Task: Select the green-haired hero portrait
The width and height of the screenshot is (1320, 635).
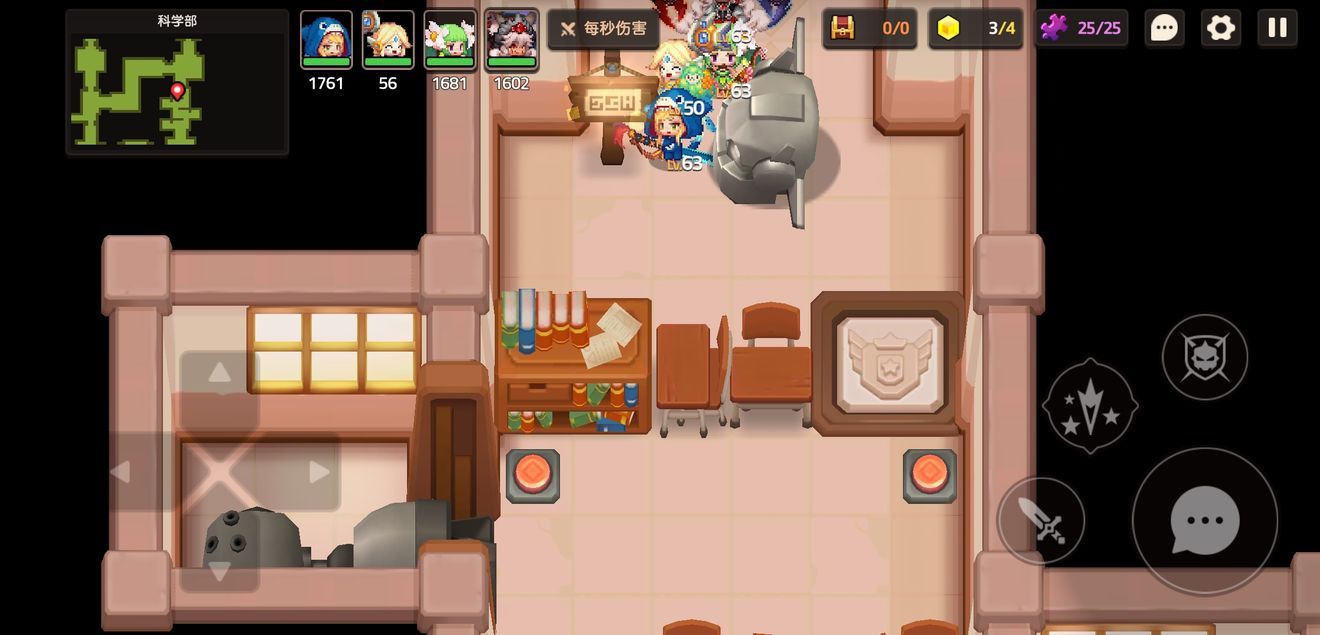Action: [x=450, y=41]
